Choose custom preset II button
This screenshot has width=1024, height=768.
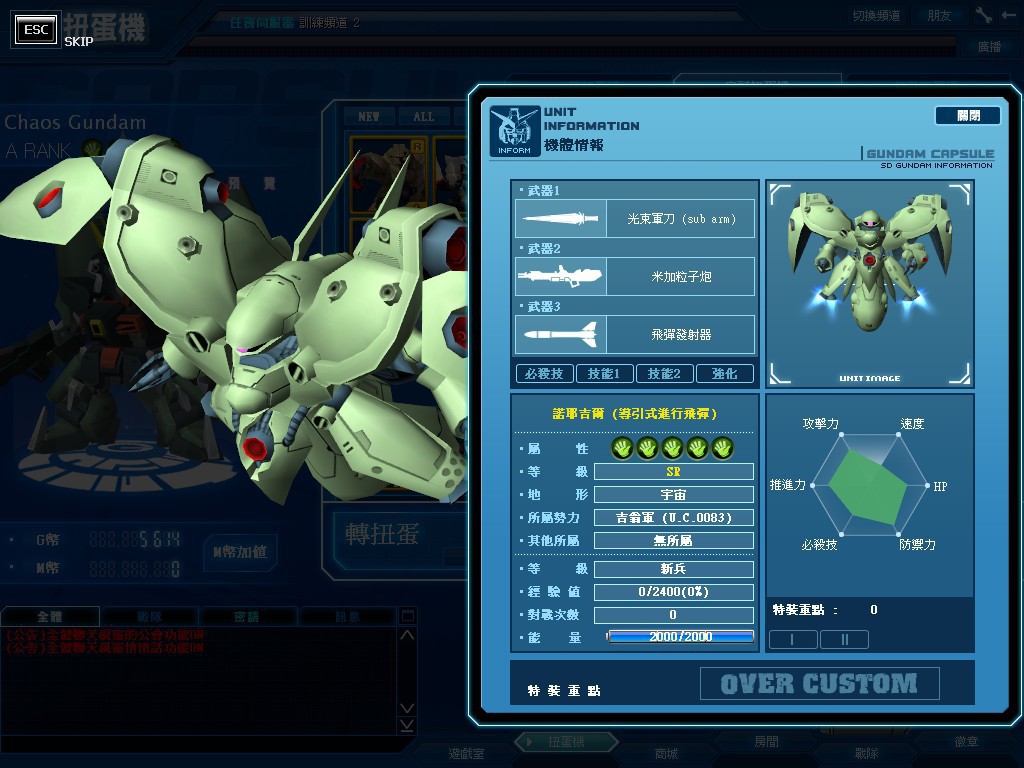(844, 639)
